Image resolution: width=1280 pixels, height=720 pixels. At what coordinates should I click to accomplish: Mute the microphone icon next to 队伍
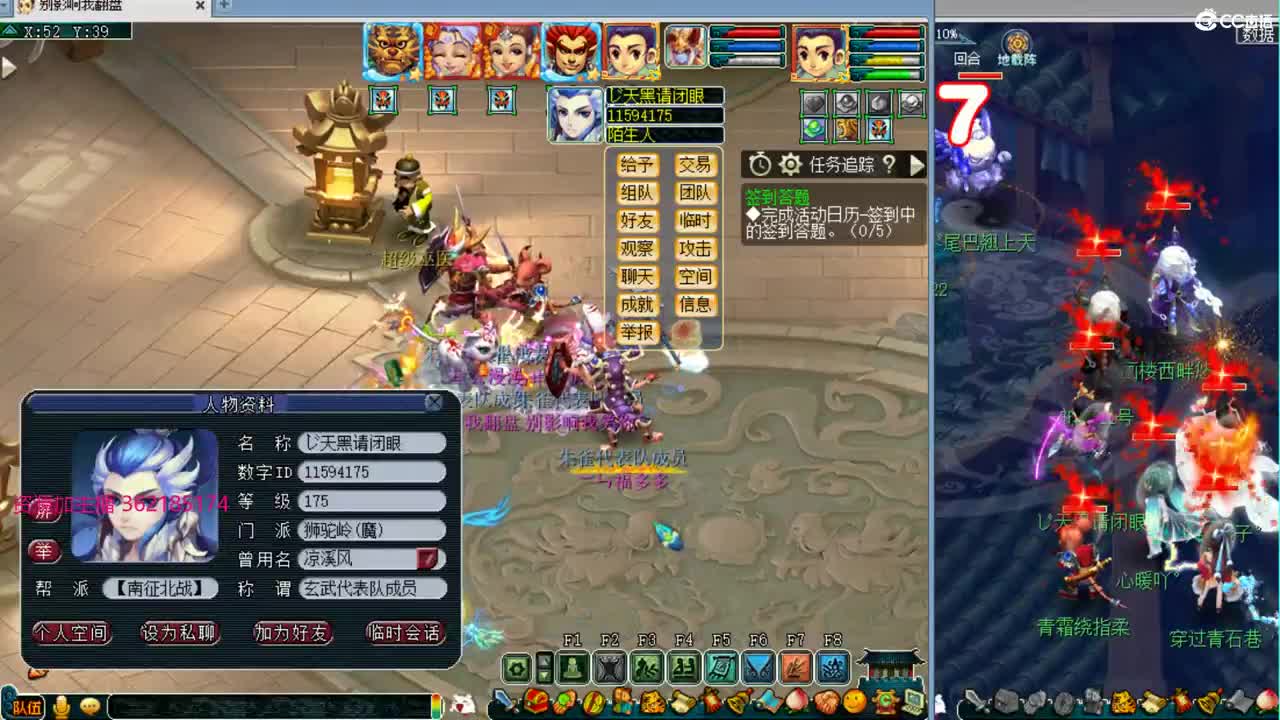click(60, 707)
